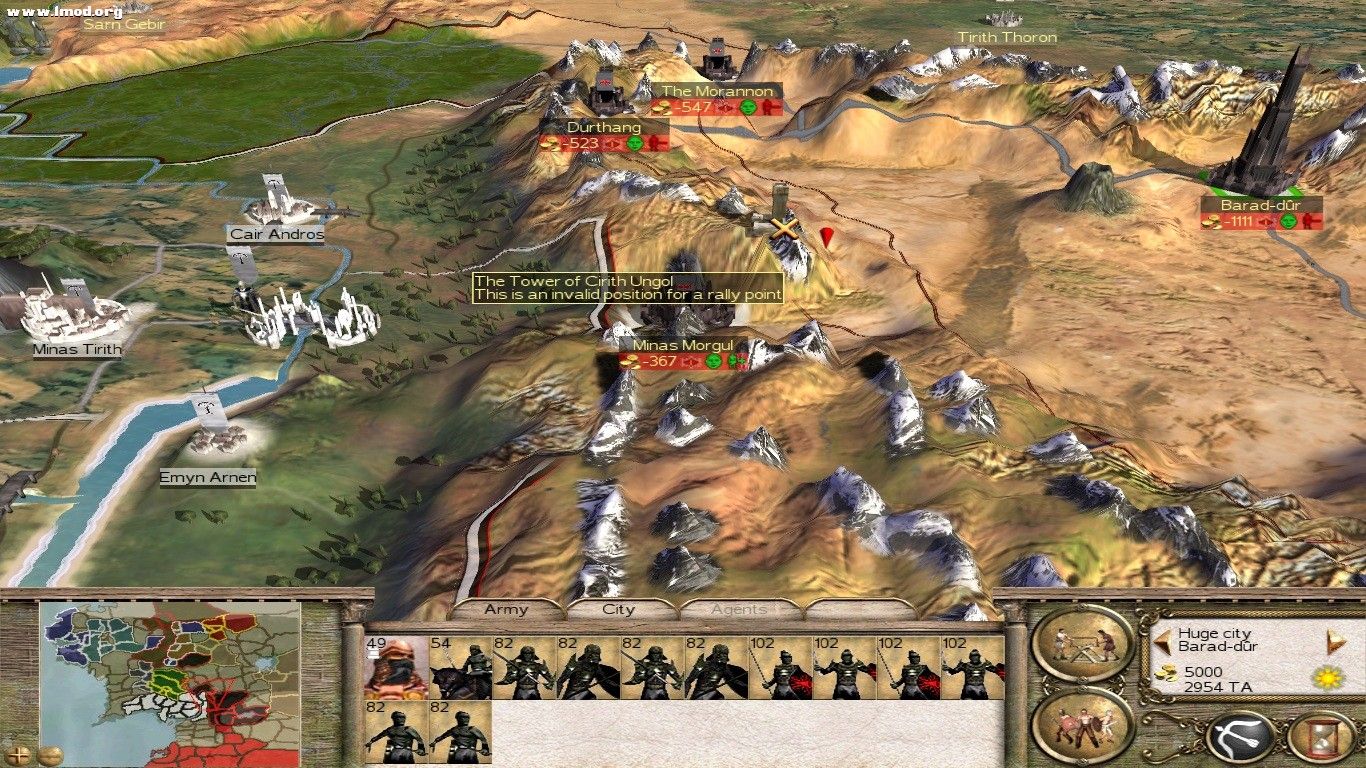This screenshot has width=1366, height=768.
Task: Select the greyed-out Agents tab
Action: (740, 608)
